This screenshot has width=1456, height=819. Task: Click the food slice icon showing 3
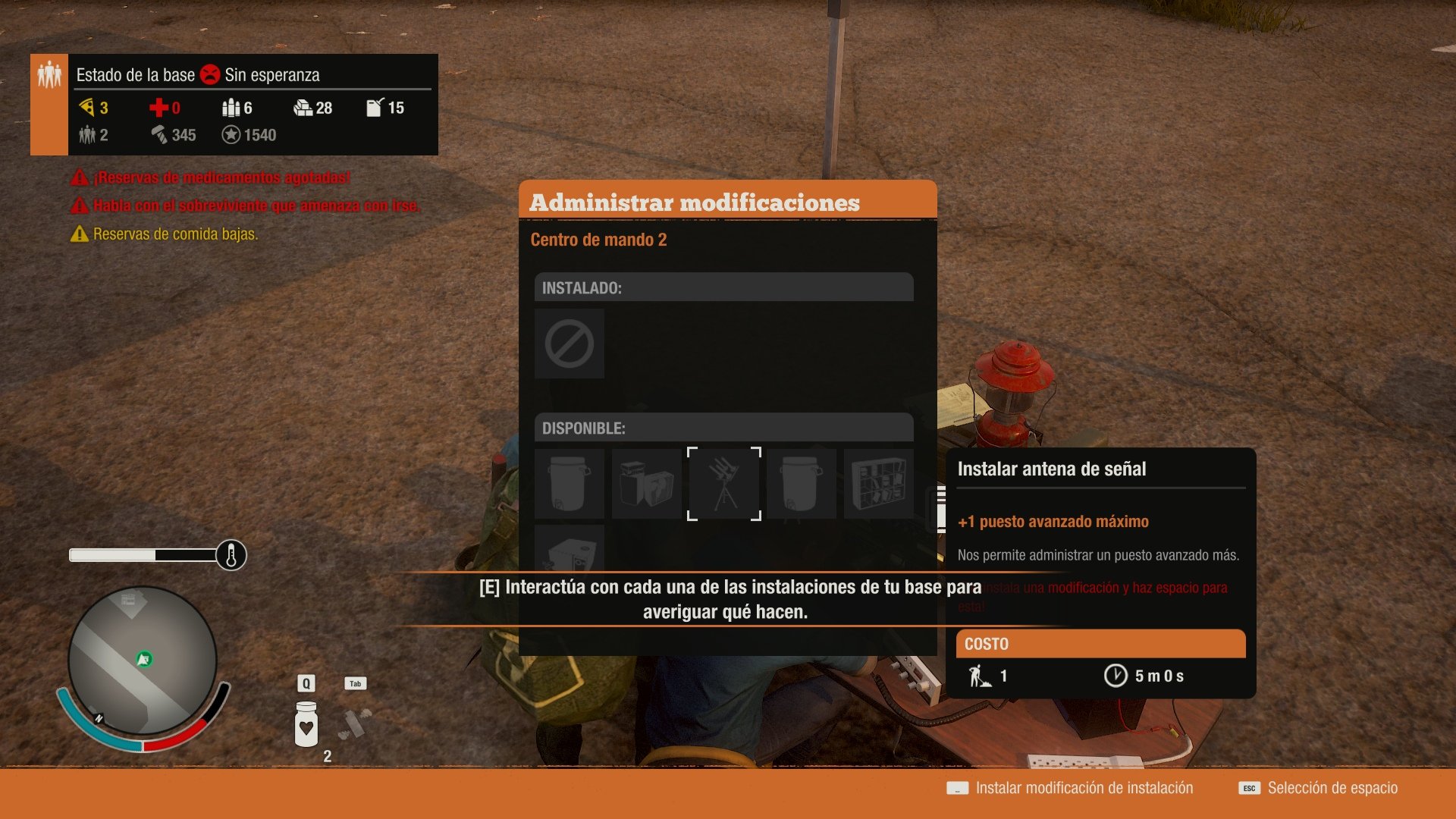89,108
